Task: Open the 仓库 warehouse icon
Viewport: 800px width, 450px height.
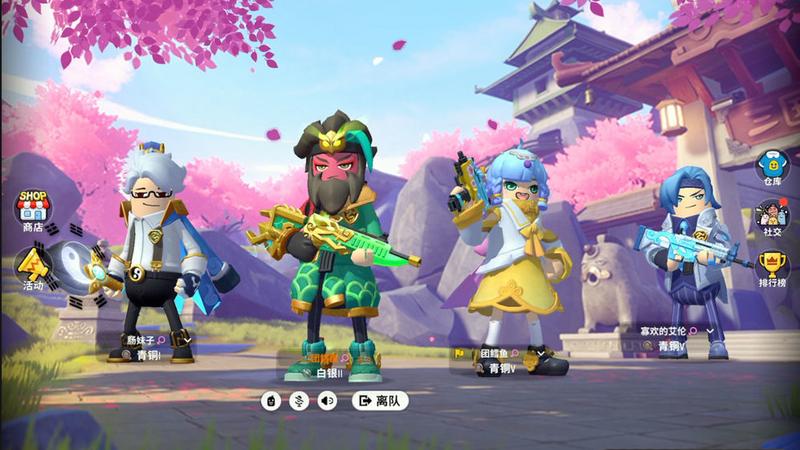Action: point(771,167)
